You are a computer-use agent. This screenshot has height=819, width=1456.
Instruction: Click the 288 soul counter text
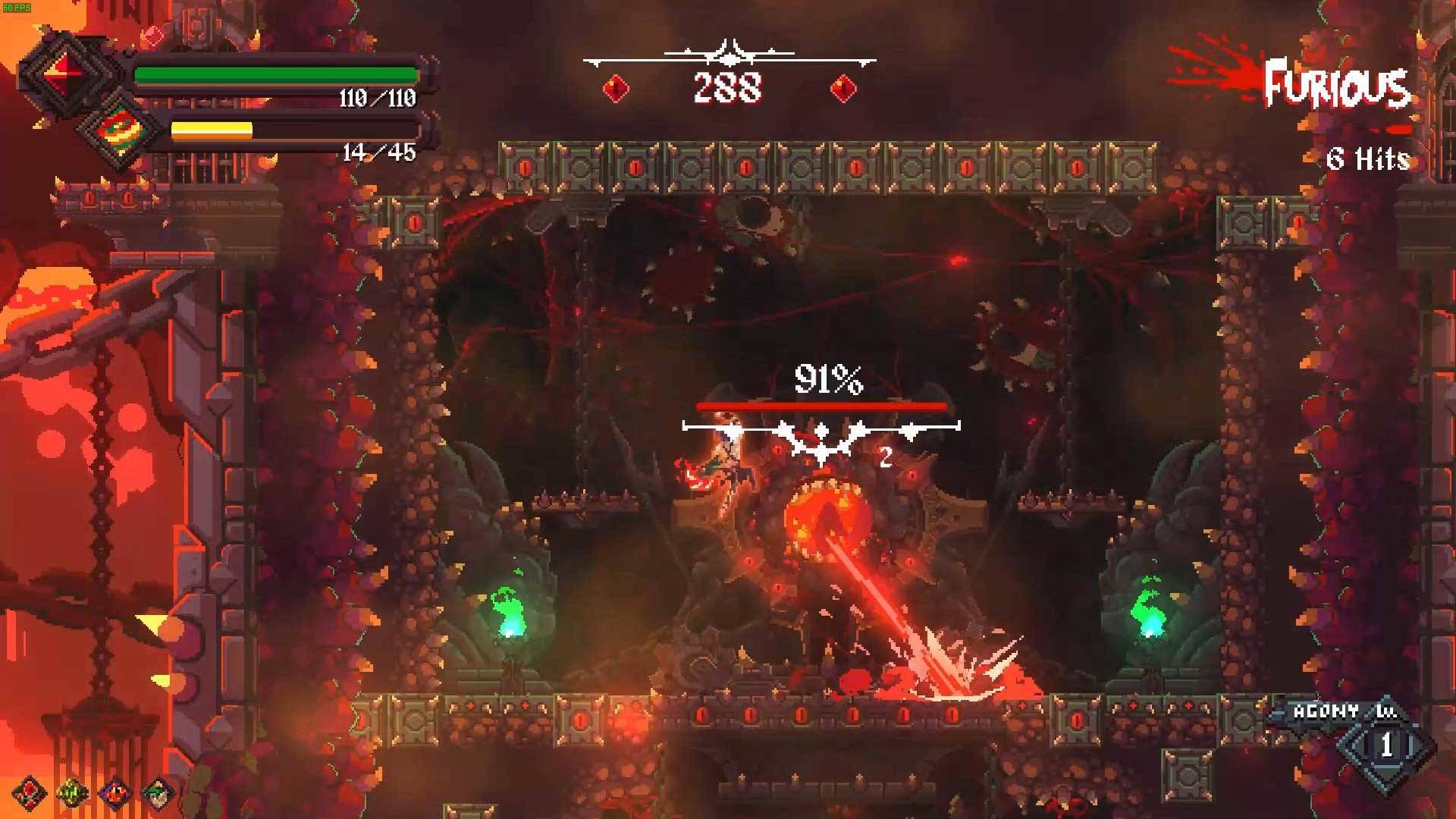pos(730,89)
